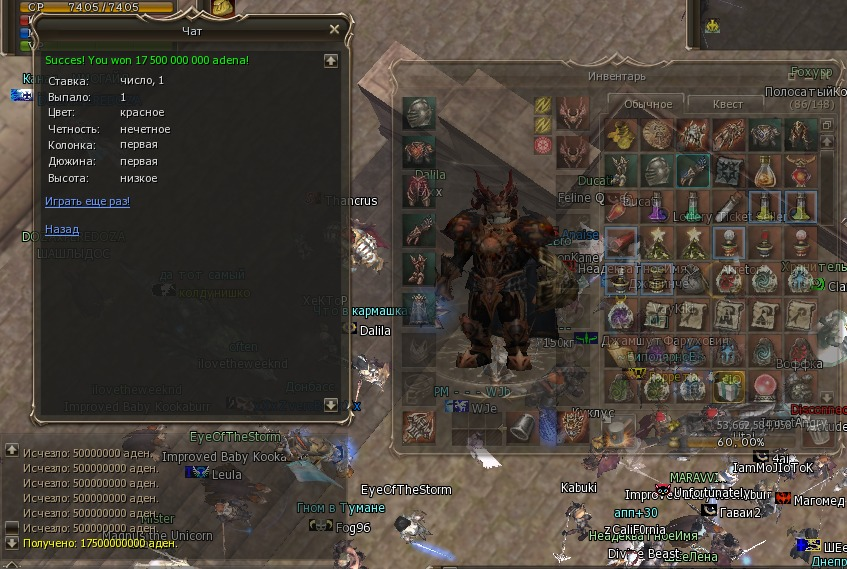
Task: Select the equipped weapon slot with claws
Action: click(419, 427)
